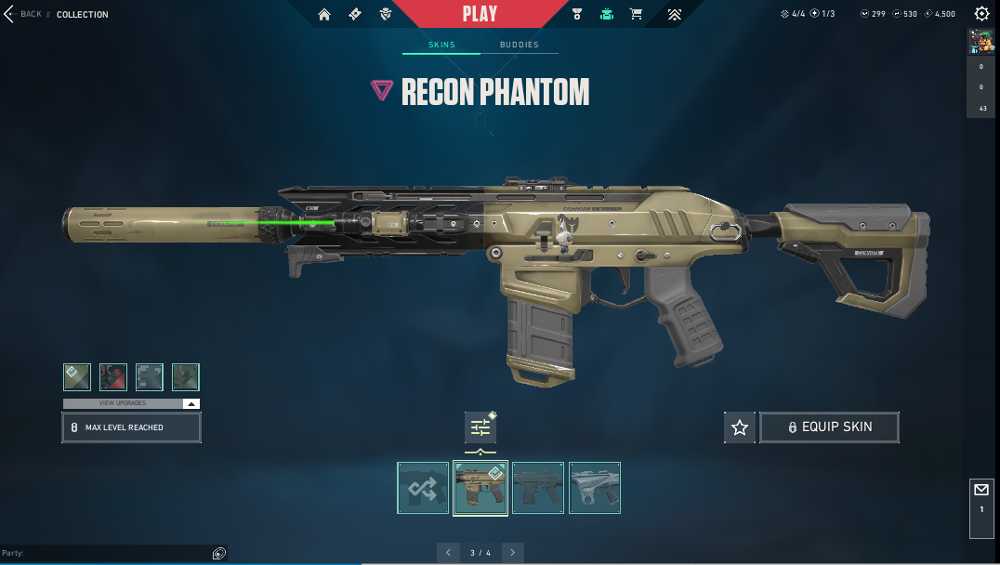Select the tan Recon Phantom skin thumbnail
1000x565 pixels.
click(x=480, y=488)
